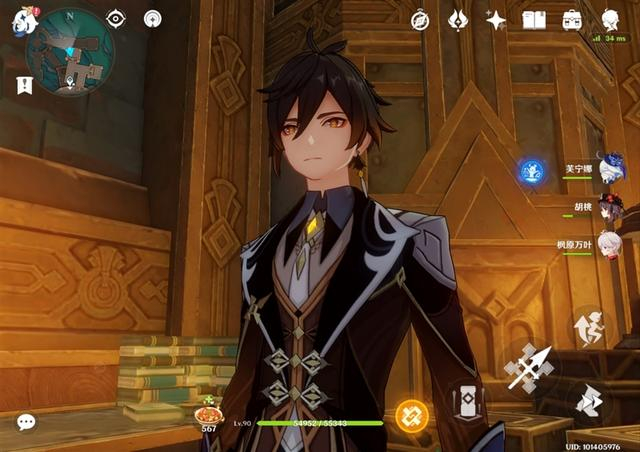Switch to party member 芙宁娜
Screen dimensions: 640x452
[x=609, y=169]
